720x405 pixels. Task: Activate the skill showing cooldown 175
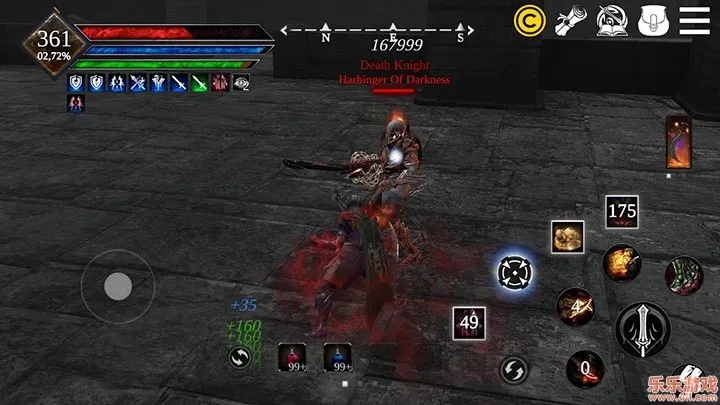coord(621,211)
